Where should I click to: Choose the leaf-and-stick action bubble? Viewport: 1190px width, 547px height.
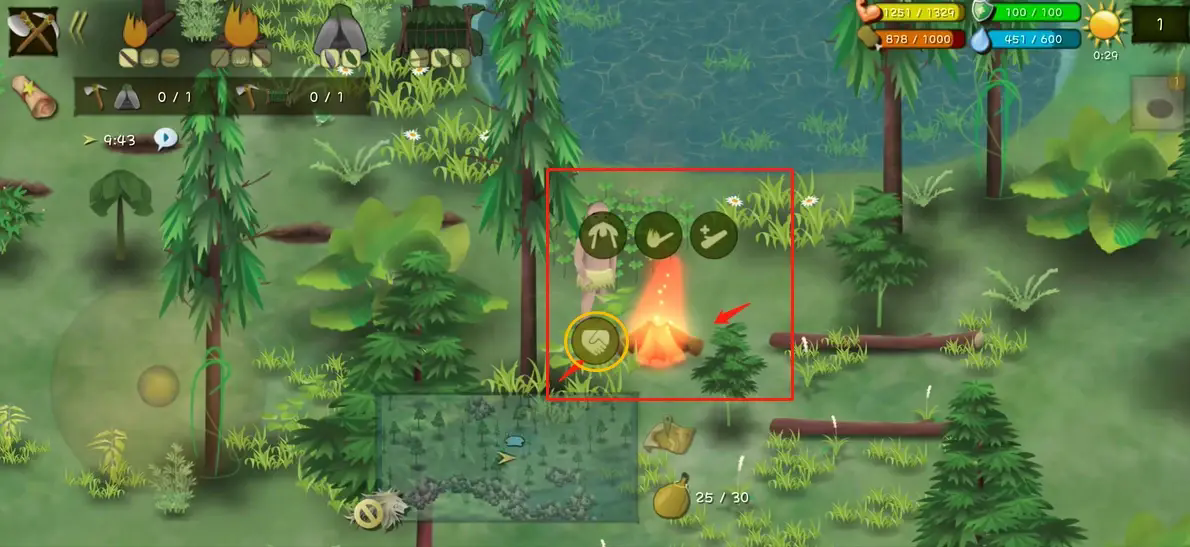click(x=658, y=236)
